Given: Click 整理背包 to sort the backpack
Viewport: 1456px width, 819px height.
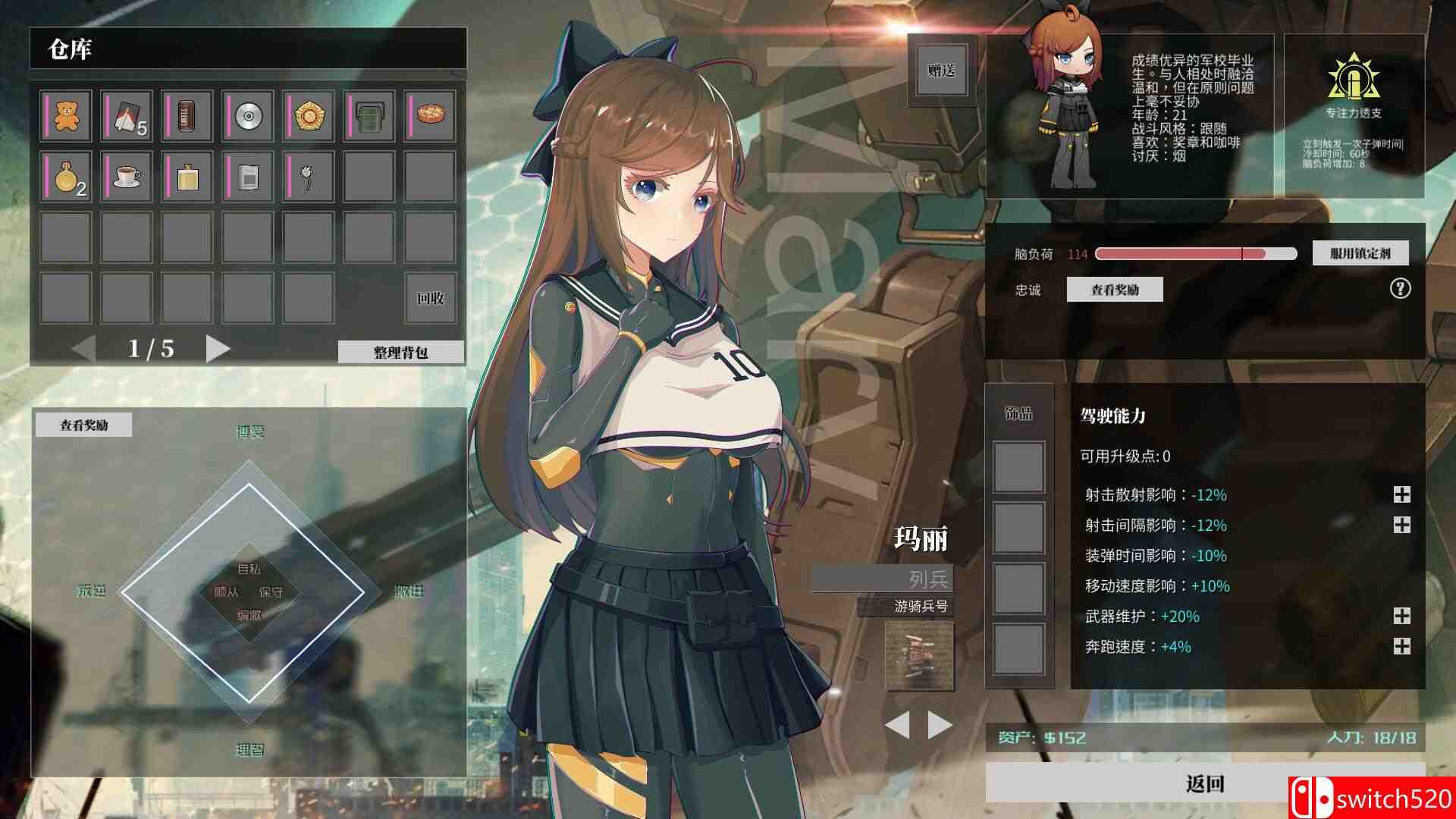Looking at the screenshot, I should pos(403,353).
